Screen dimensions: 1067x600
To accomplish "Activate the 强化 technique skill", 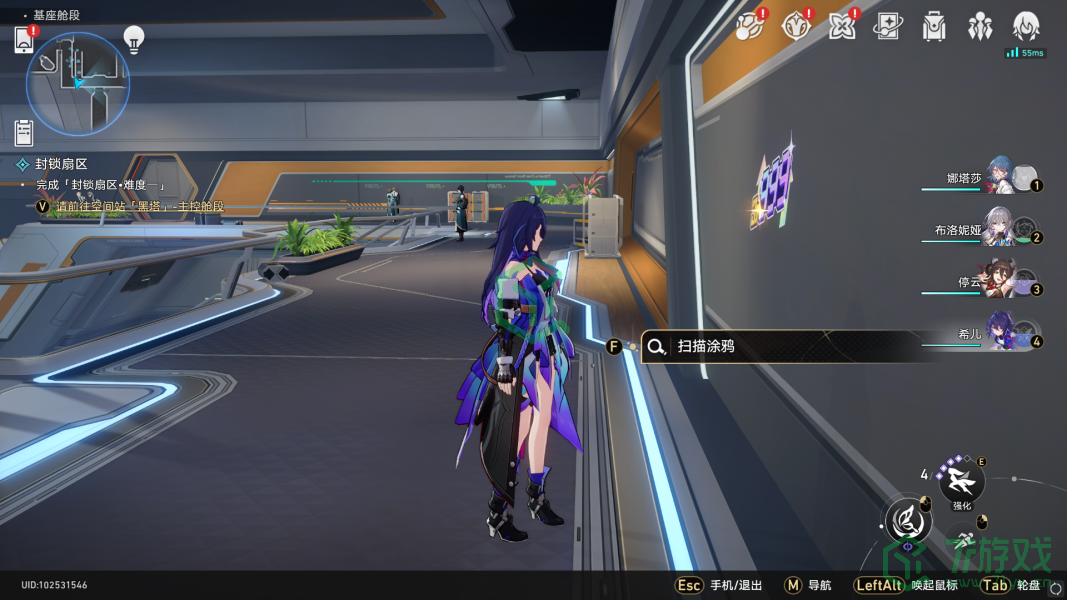I will [x=962, y=482].
